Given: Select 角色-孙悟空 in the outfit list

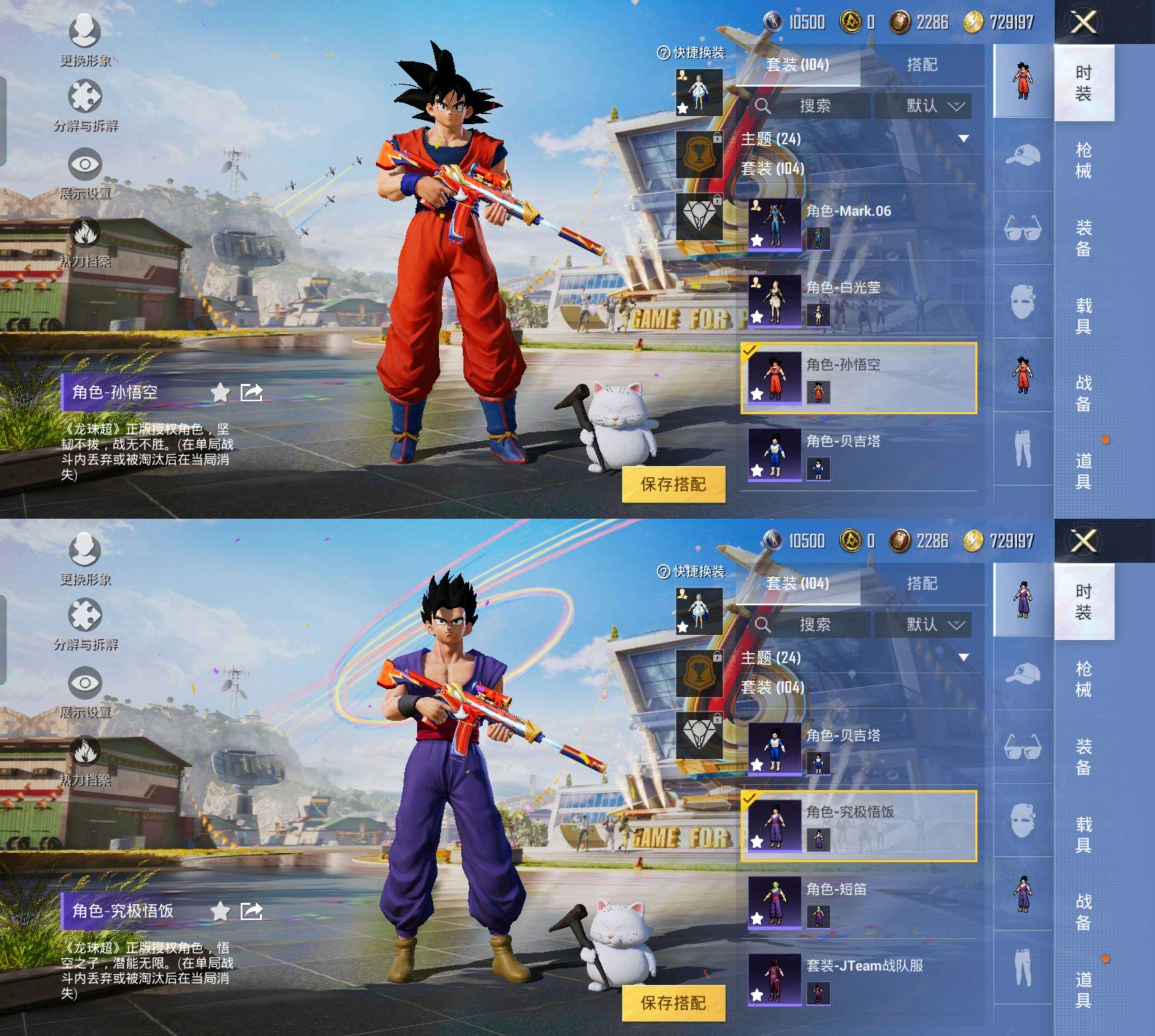Looking at the screenshot, I should coord(858,378).
